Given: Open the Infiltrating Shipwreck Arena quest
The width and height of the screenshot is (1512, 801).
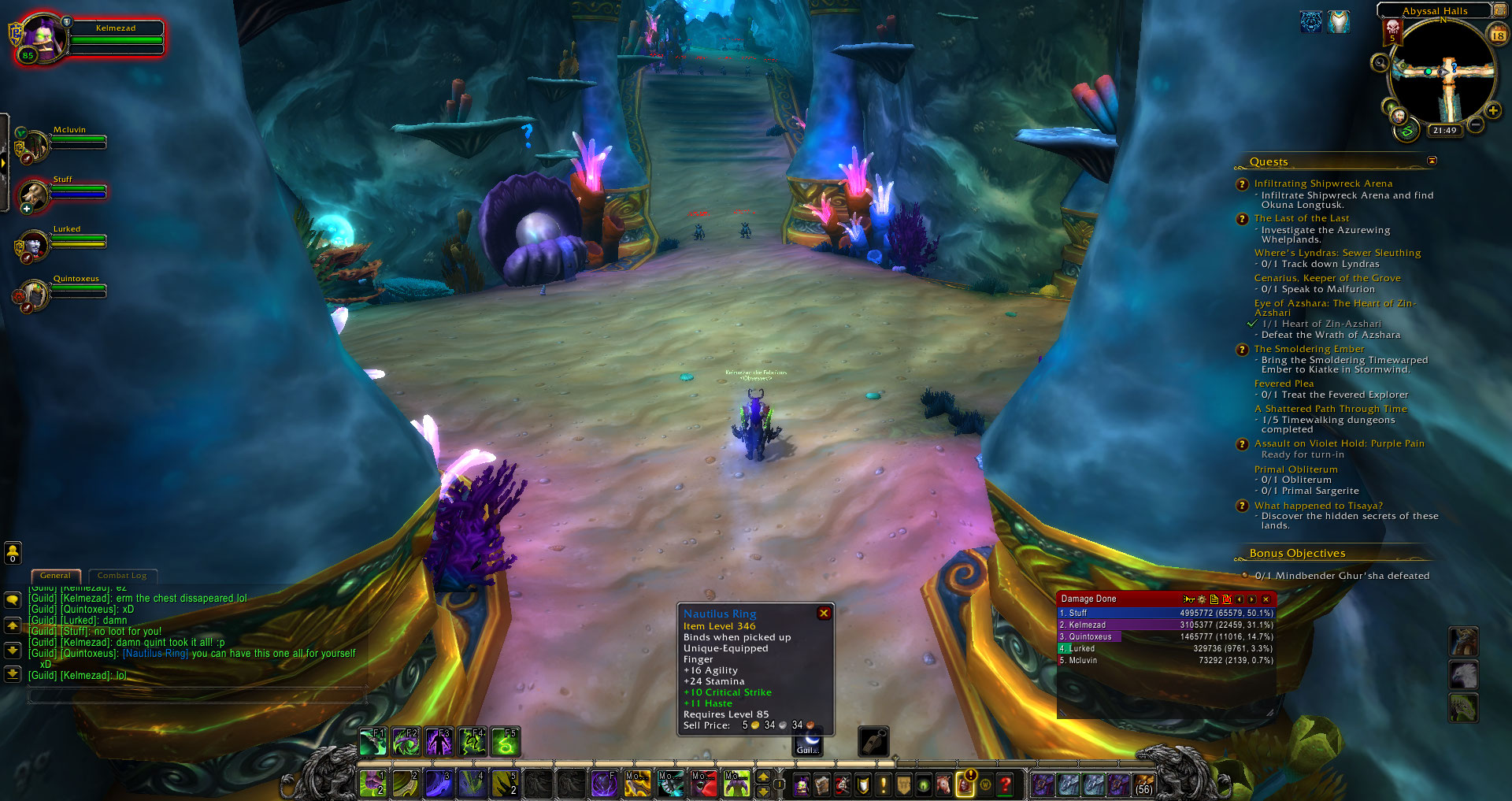Looking at the screenshot, I should click(x=1323, y=184).
